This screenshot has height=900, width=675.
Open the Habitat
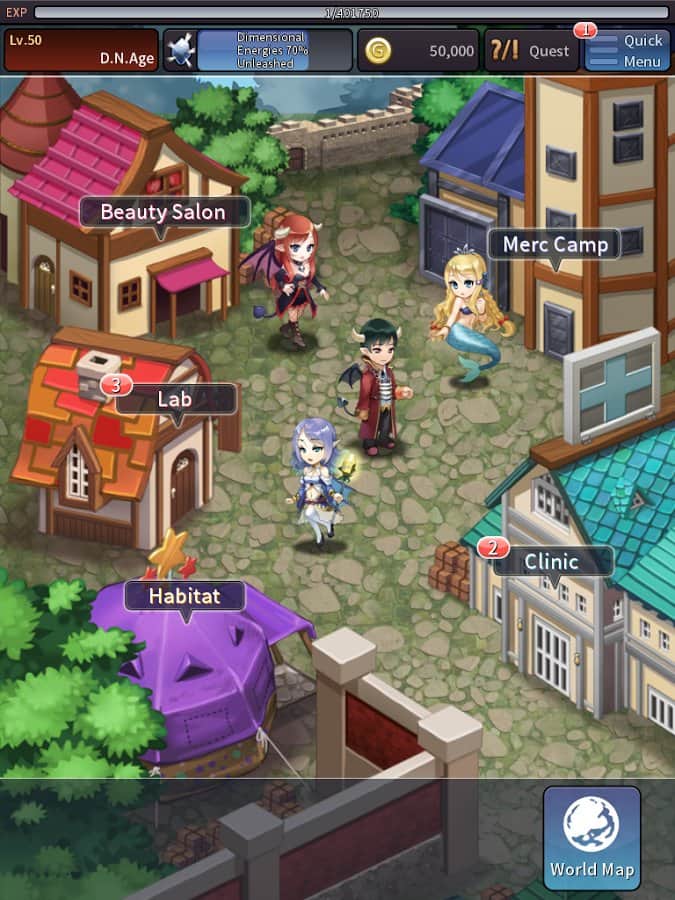tap(184, 597)
